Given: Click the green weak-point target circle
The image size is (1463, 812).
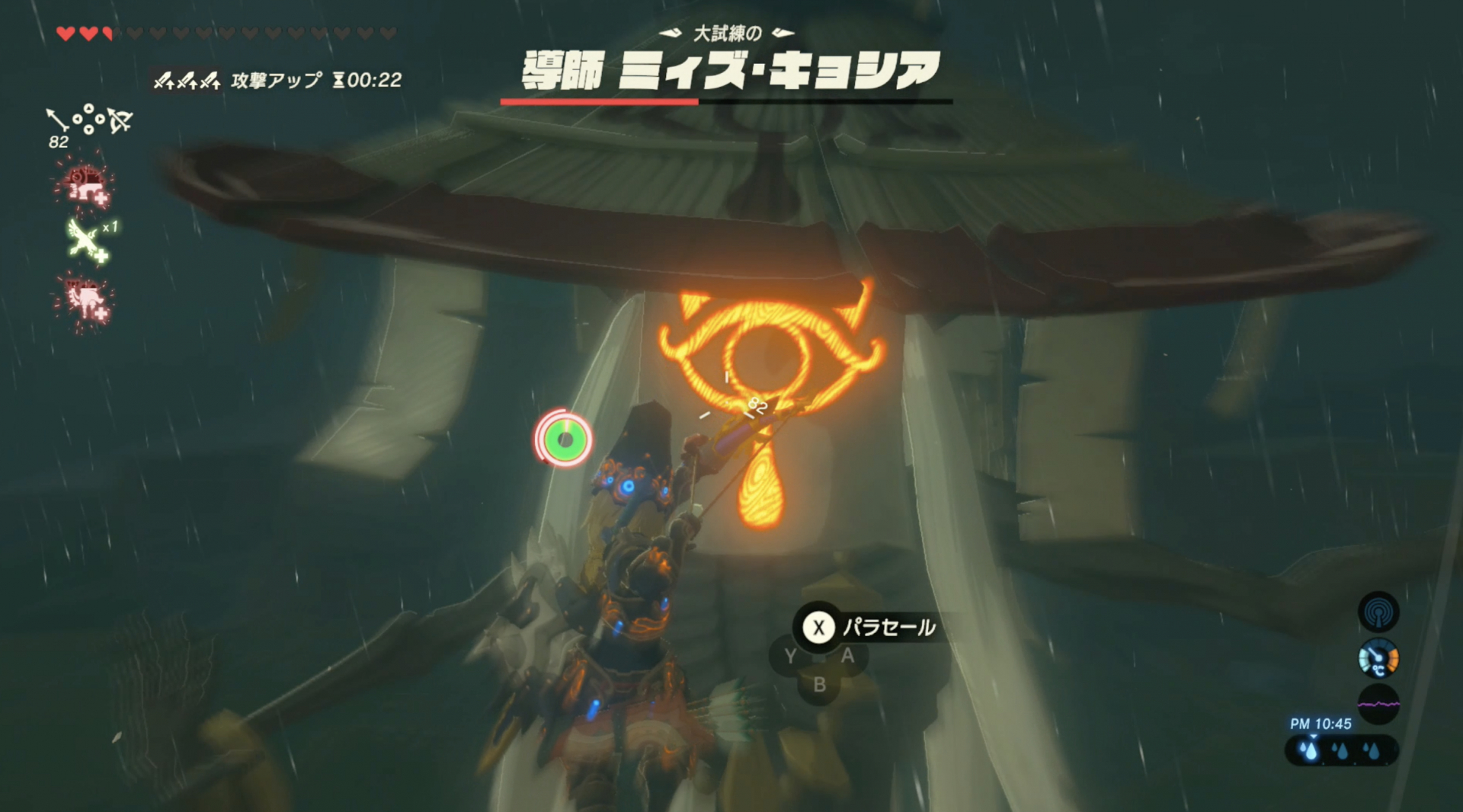Looking at the screenshot, I should (565, 440).
